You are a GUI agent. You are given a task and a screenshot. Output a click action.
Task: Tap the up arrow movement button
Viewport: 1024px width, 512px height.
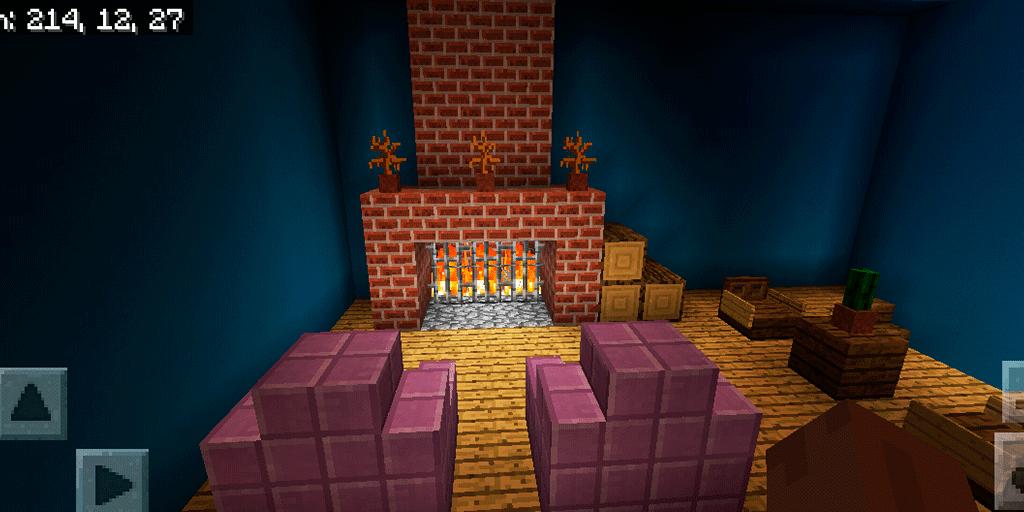tap(33, 403)
